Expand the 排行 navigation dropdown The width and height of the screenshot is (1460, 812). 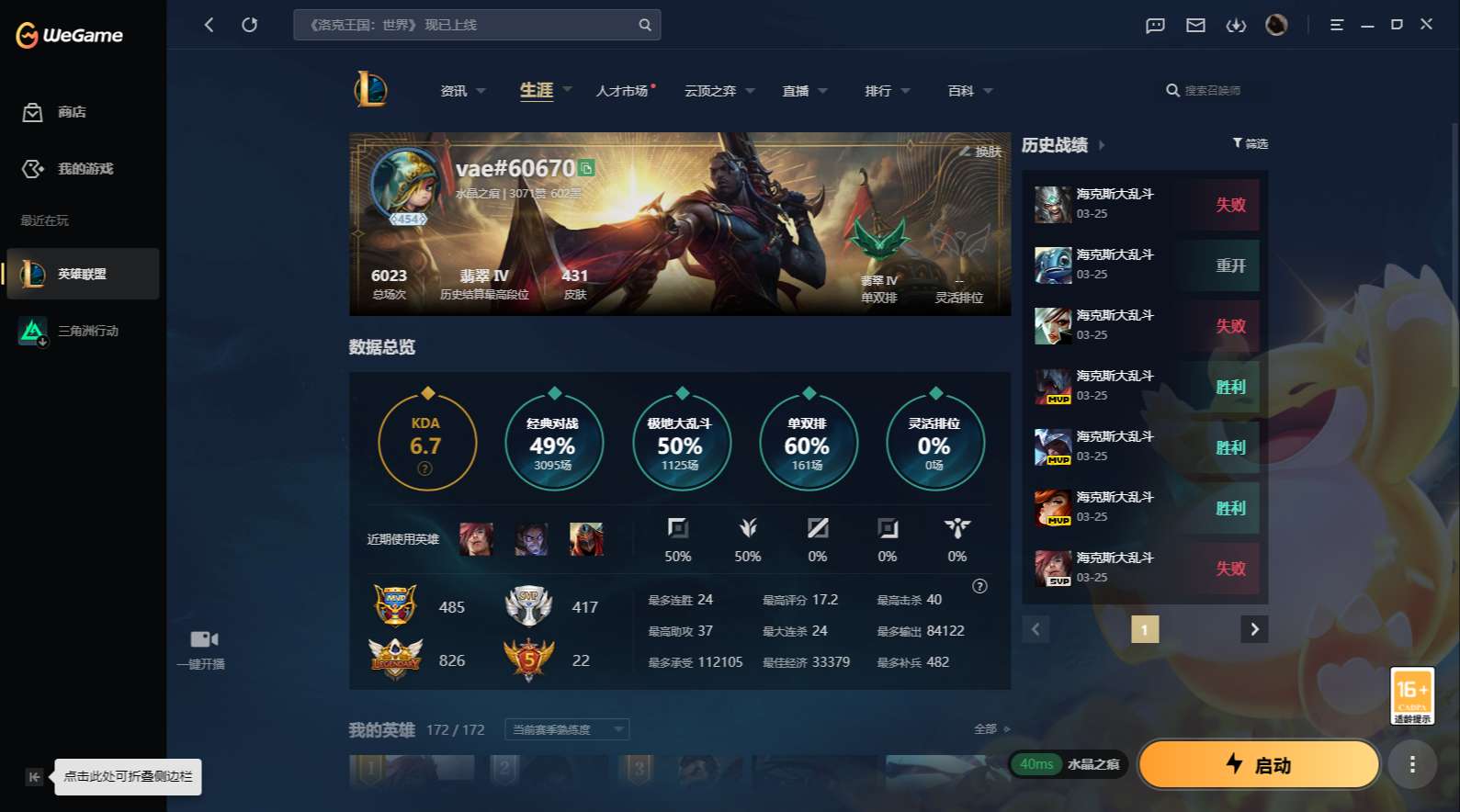click(x=886, y=90)
